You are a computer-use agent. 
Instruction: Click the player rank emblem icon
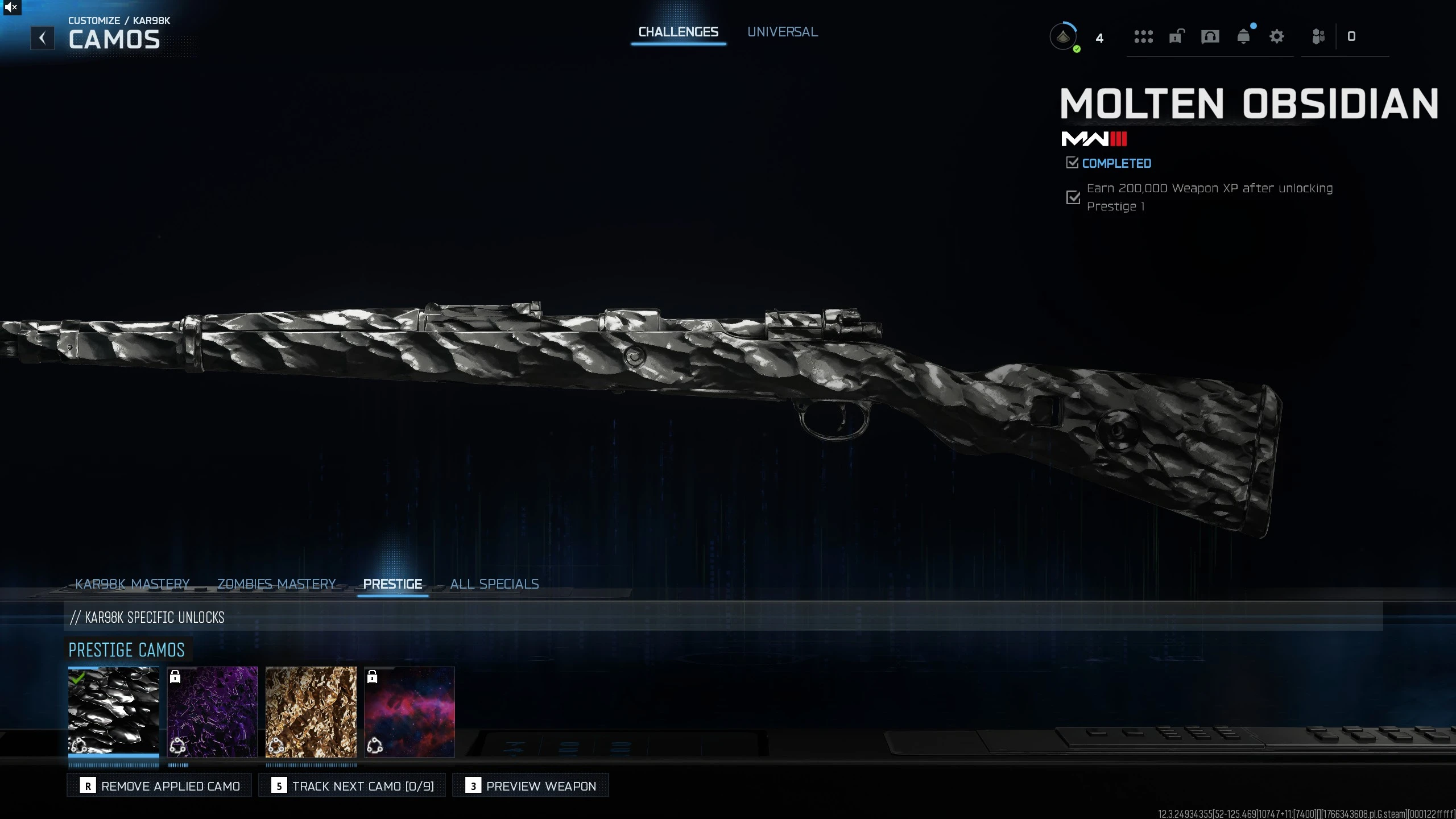click(x=1064, y=36)
